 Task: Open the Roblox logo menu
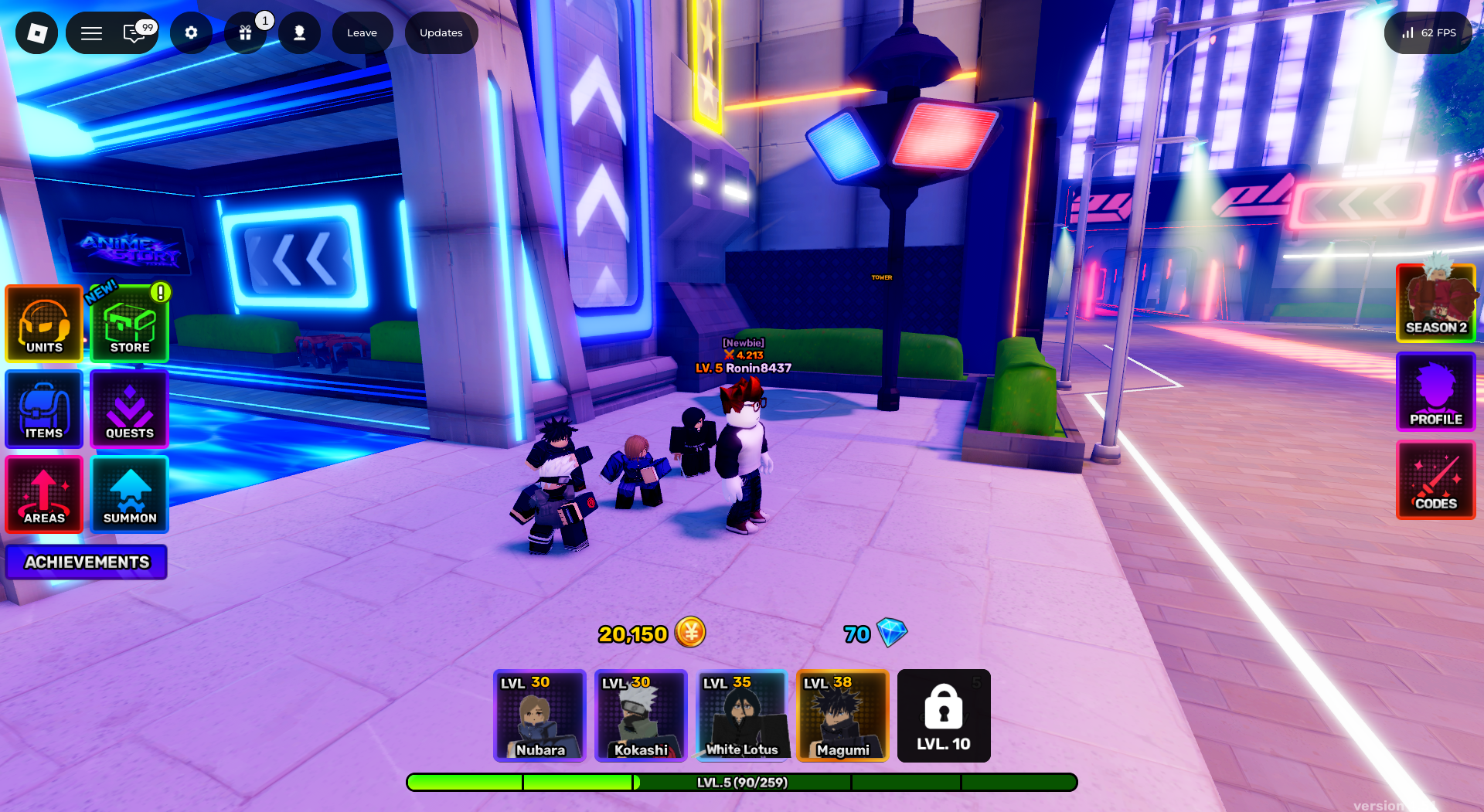(37, 32)
